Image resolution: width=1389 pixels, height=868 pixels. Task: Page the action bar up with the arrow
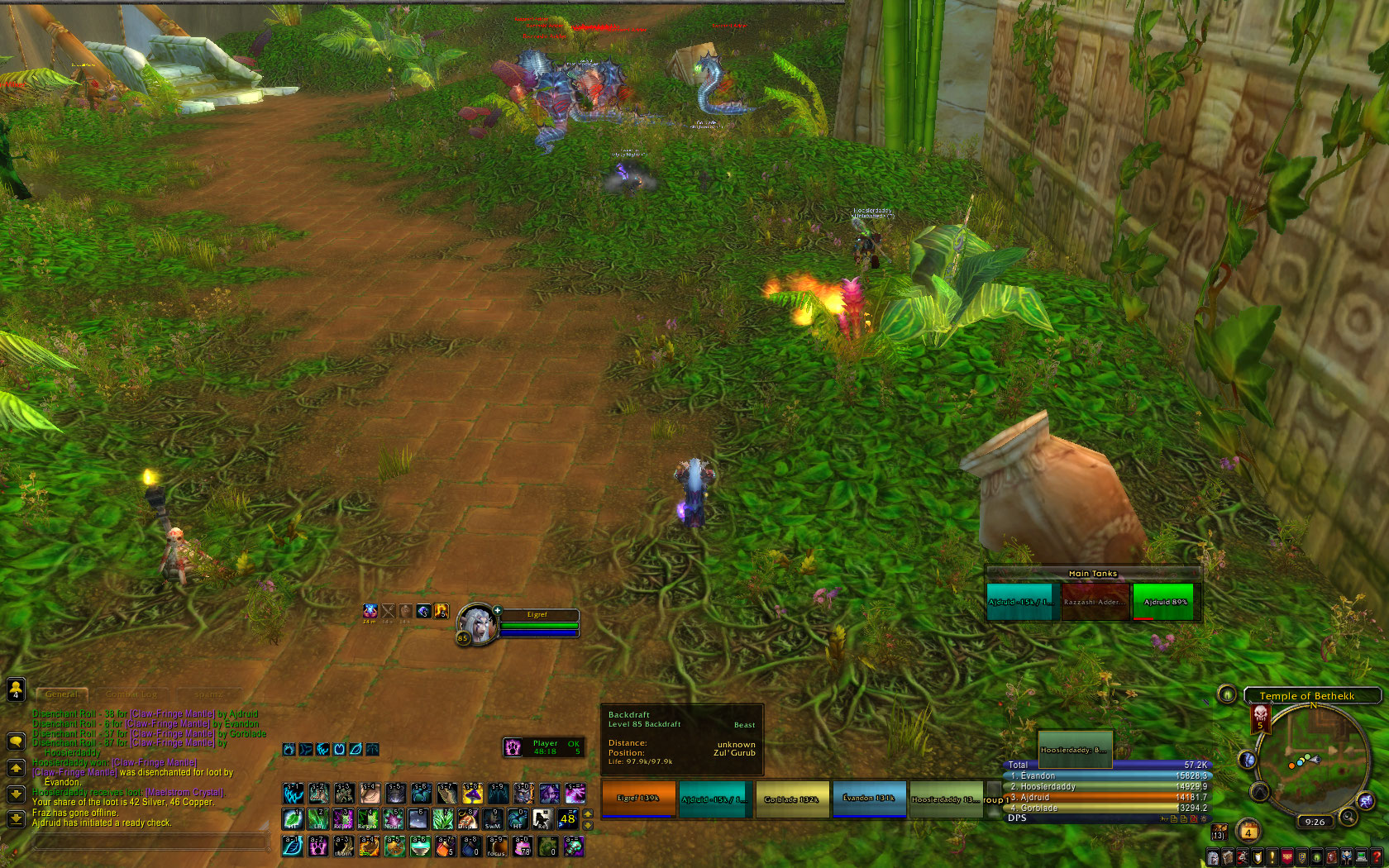[588, 813]
